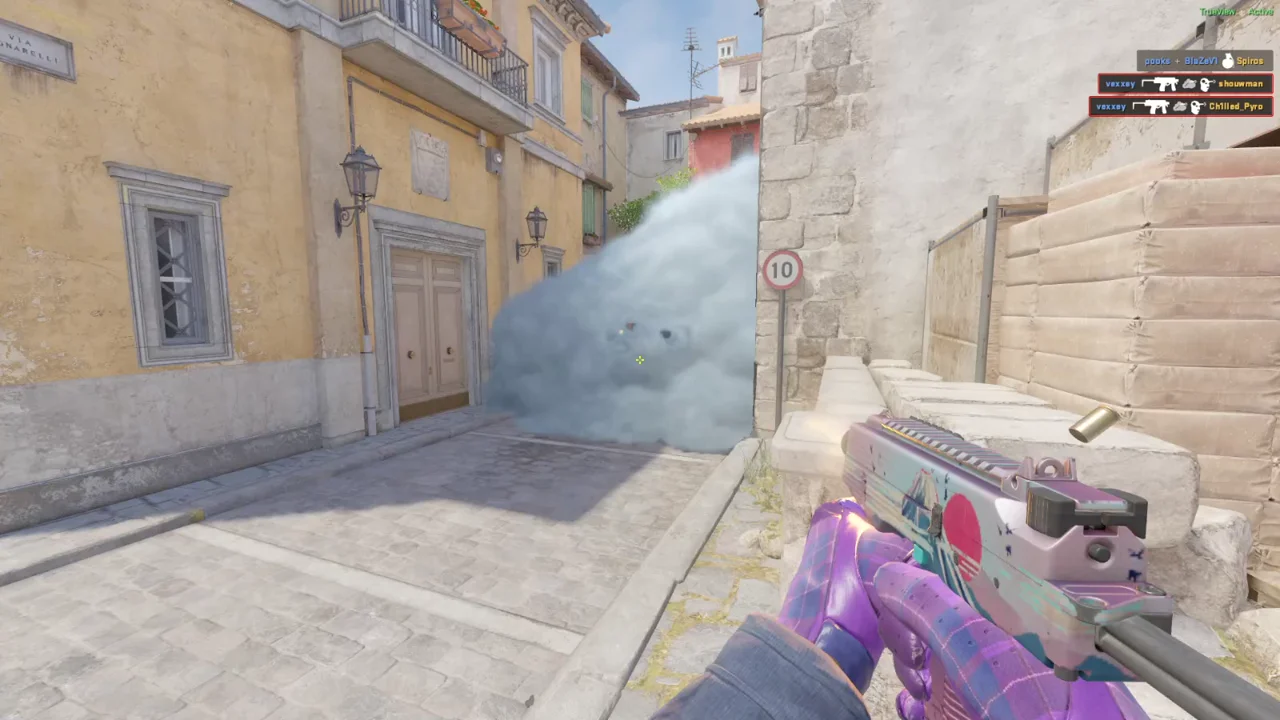Select shouwman's name in the kill feed
1280x720 pixels.
(x=1240, y=84)
